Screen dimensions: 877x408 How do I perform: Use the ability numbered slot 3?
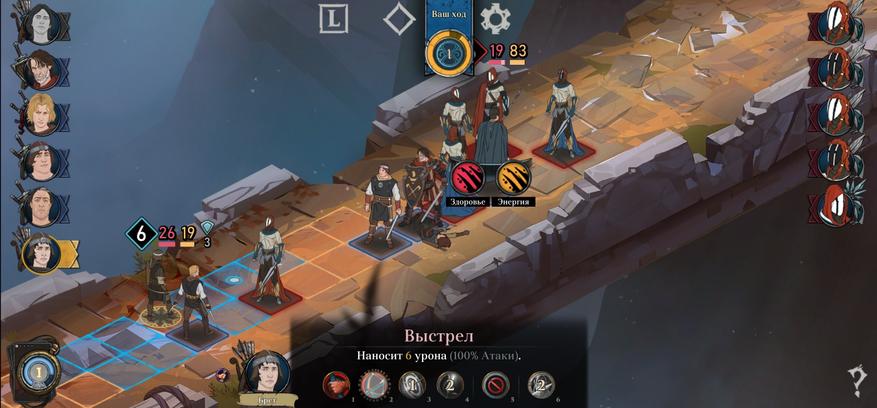(412, 384)
